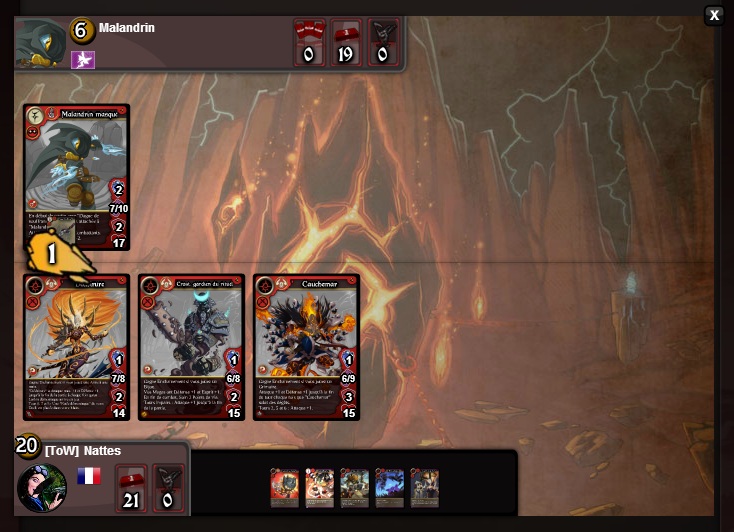The height and width of the screenshot is (532, 734).
Task: Select the blue creature card thumbnail in hand
Action: coord(389,487)
